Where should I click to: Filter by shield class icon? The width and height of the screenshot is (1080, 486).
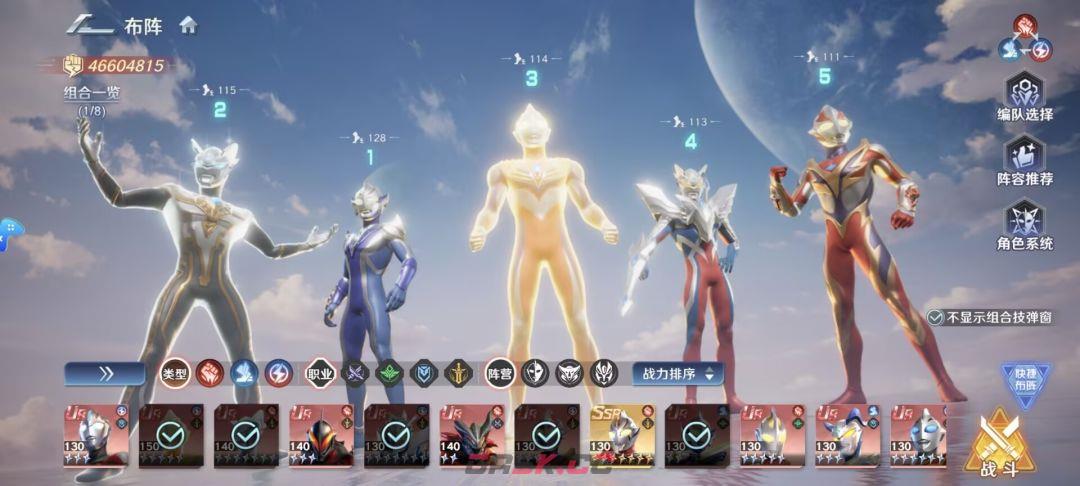424,374
